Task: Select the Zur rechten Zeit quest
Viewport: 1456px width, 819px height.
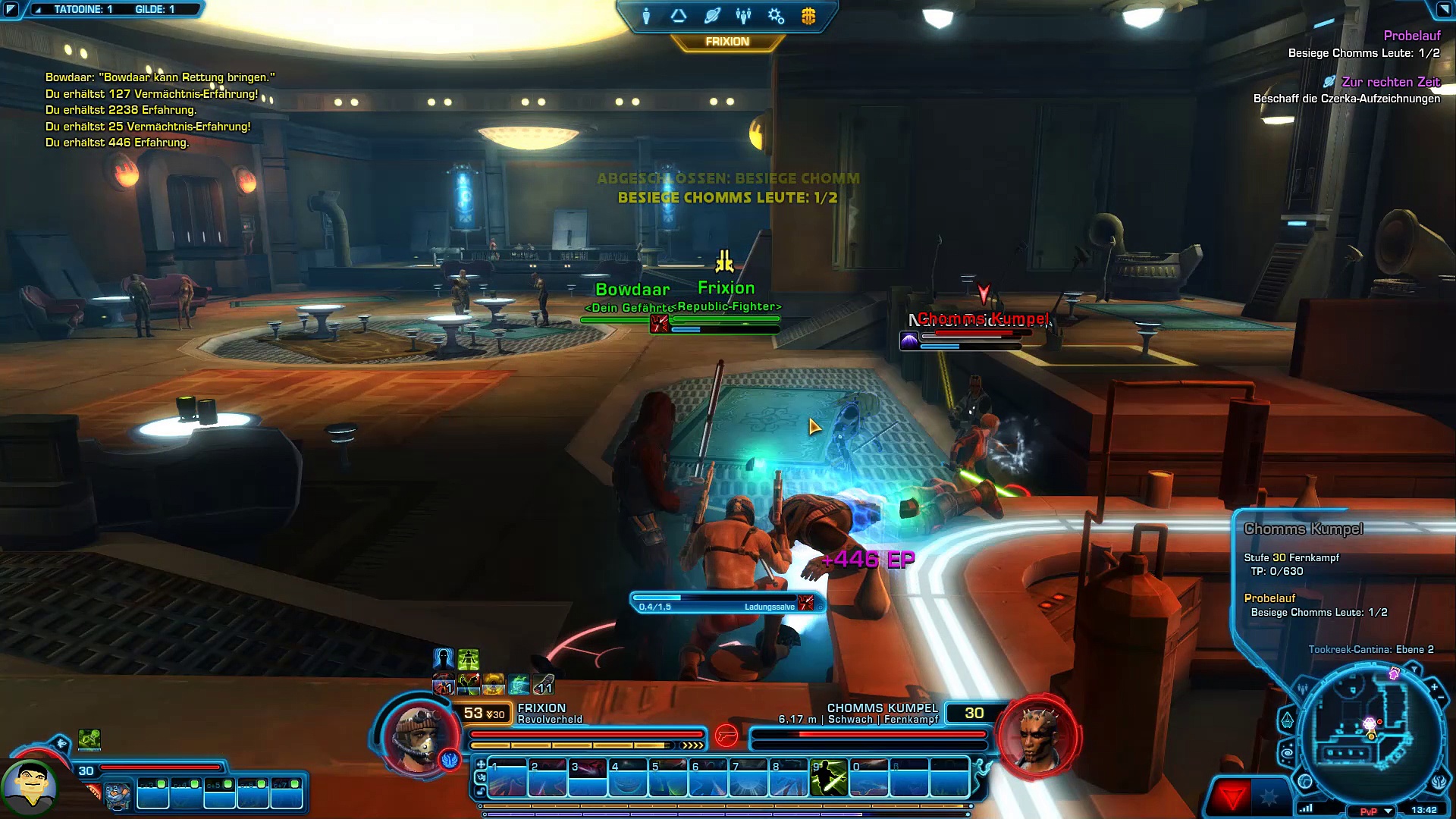Action: pos(1390,82)
